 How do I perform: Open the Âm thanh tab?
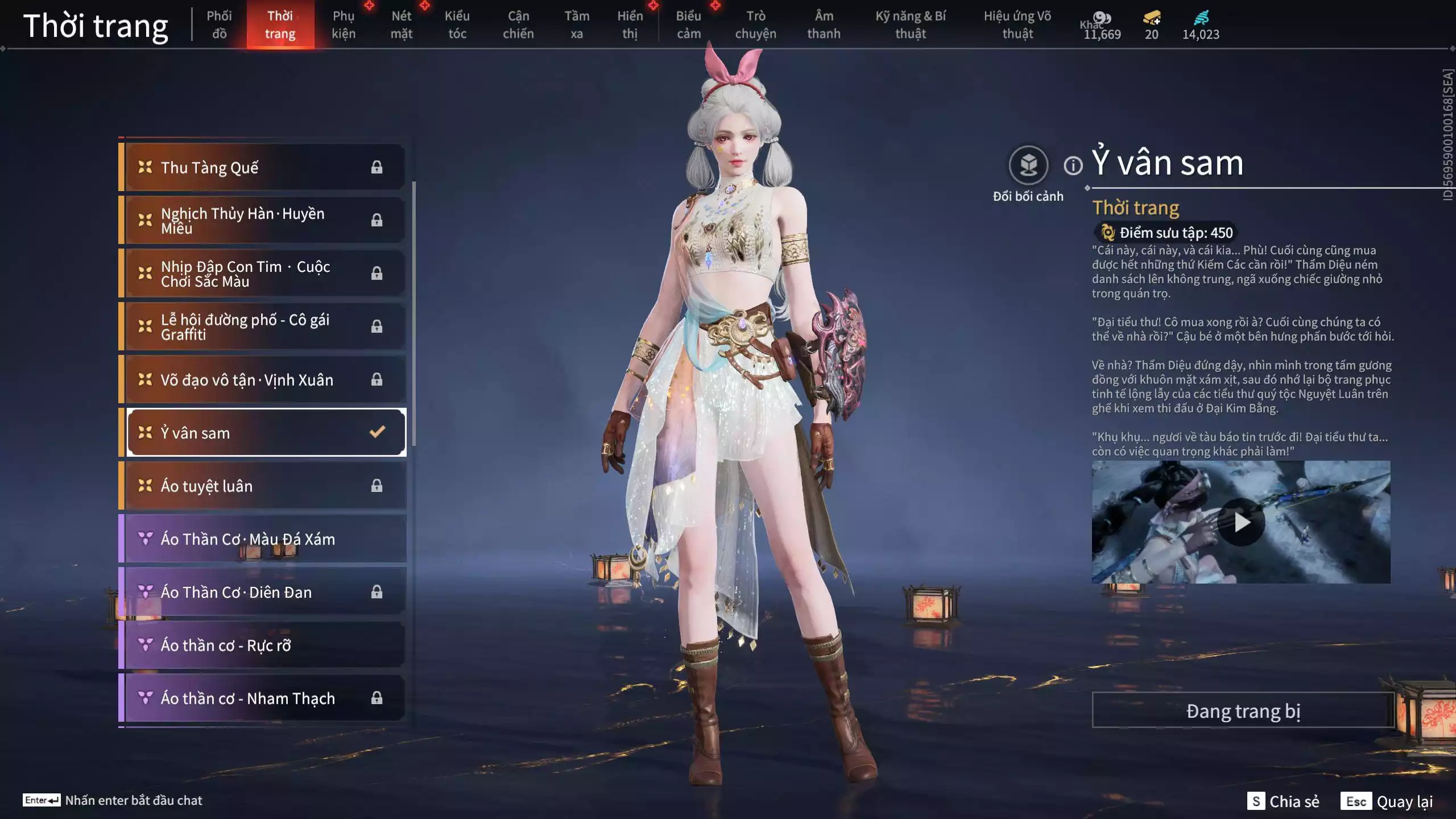tap(824, 25)
